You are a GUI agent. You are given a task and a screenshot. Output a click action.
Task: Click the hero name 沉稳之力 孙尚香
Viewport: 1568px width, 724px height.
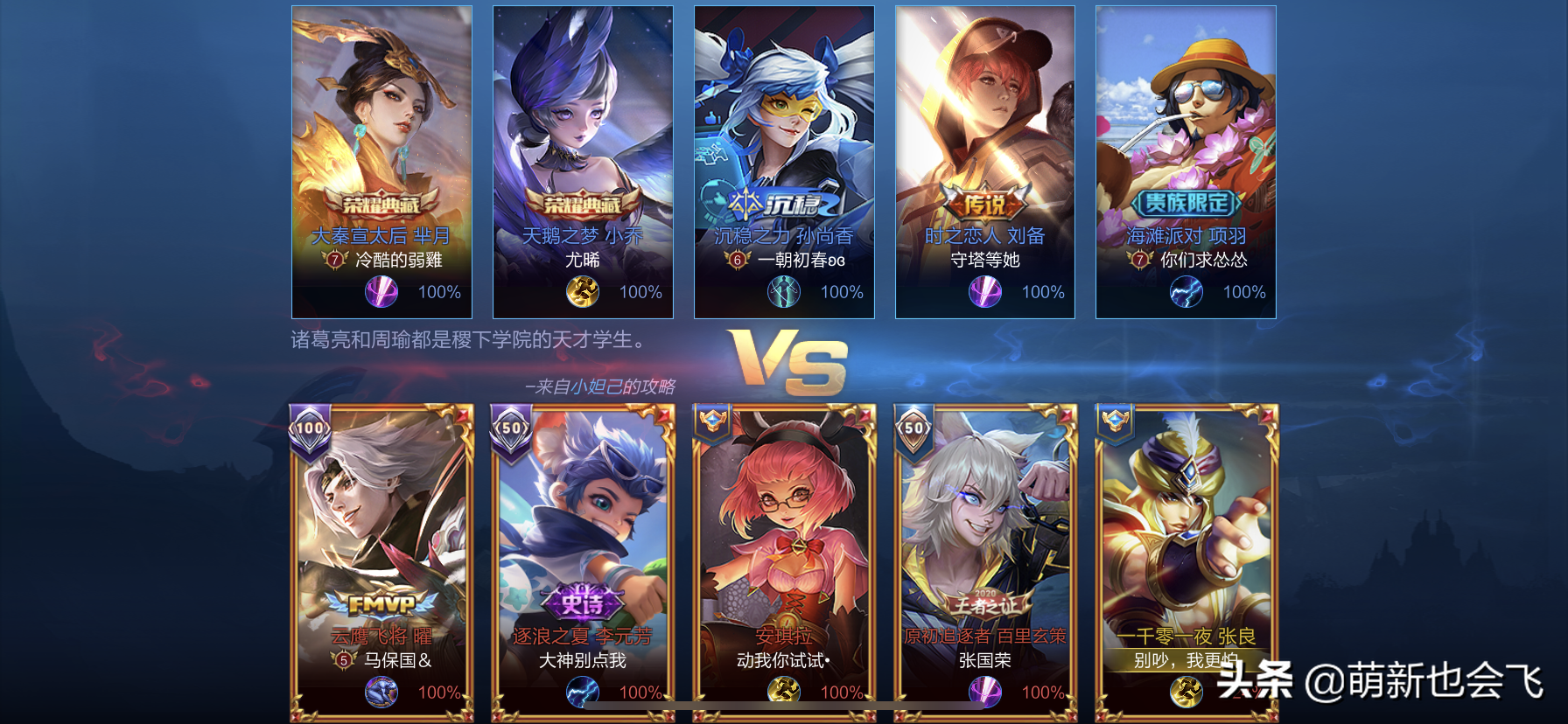click(782, 234)
